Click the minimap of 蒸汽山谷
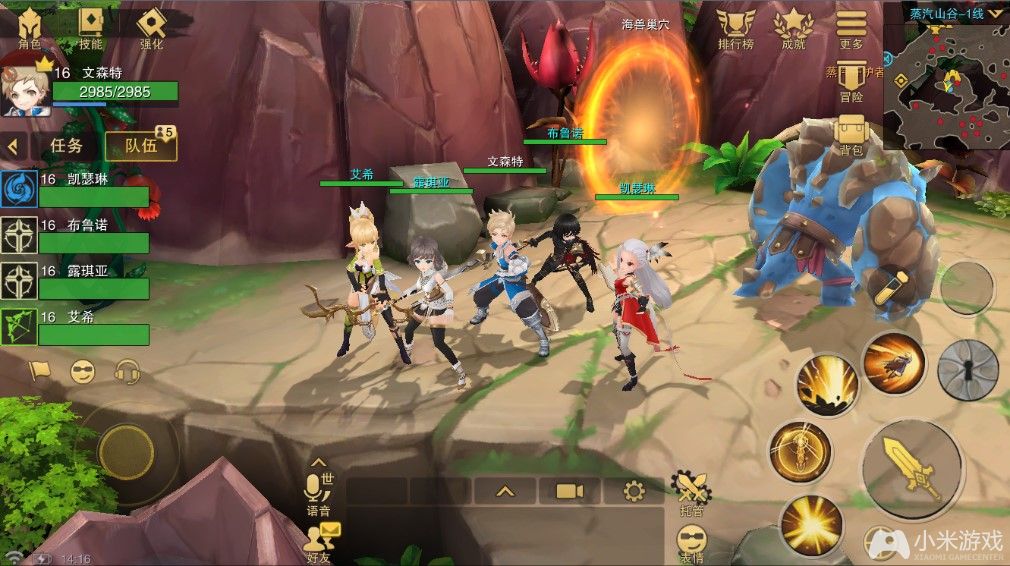Image resolution: width=1010 pixels, height=566 pixels. (x=945, y=85)
